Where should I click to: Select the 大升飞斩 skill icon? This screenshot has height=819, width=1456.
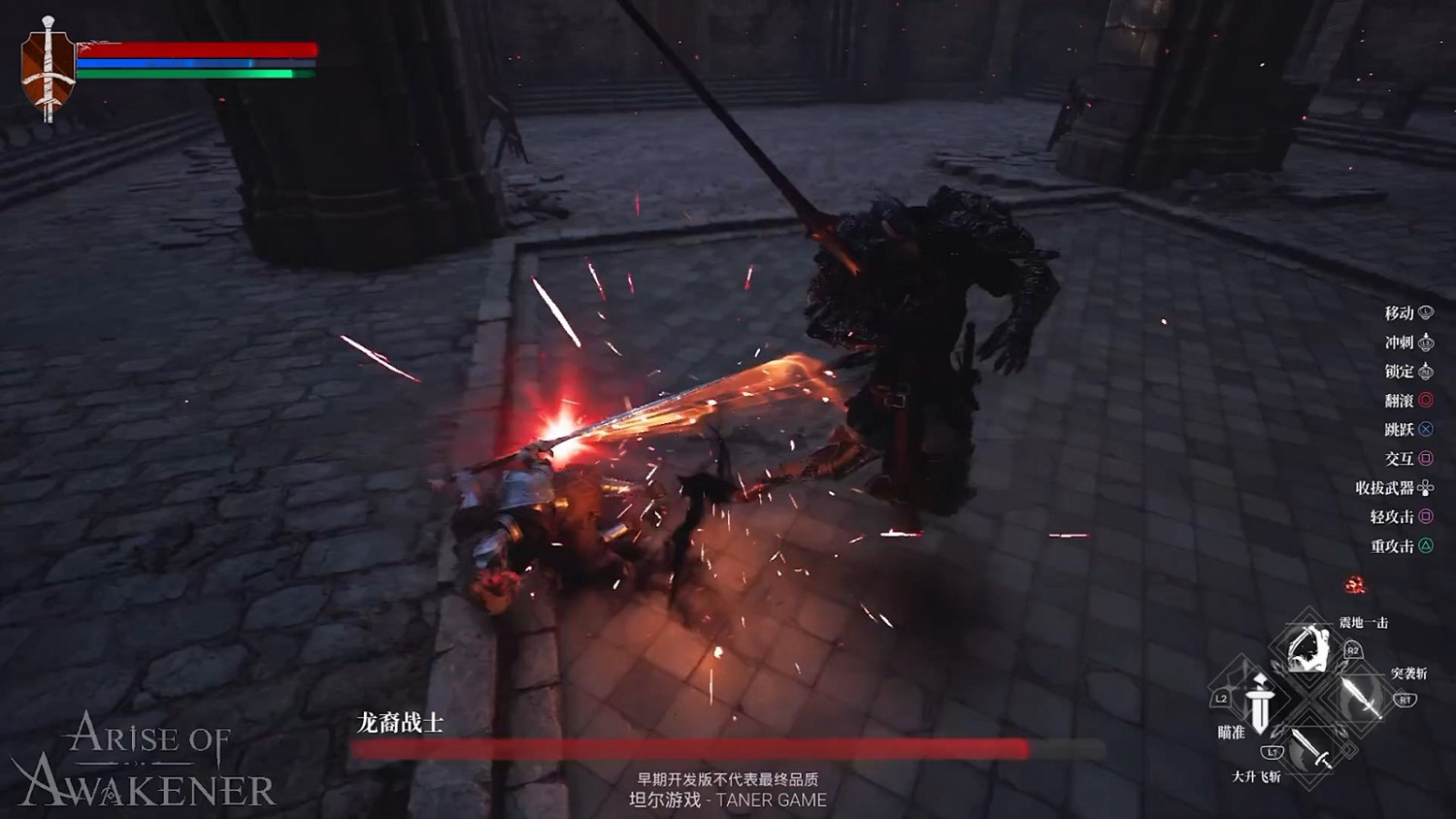[1310, 750]
